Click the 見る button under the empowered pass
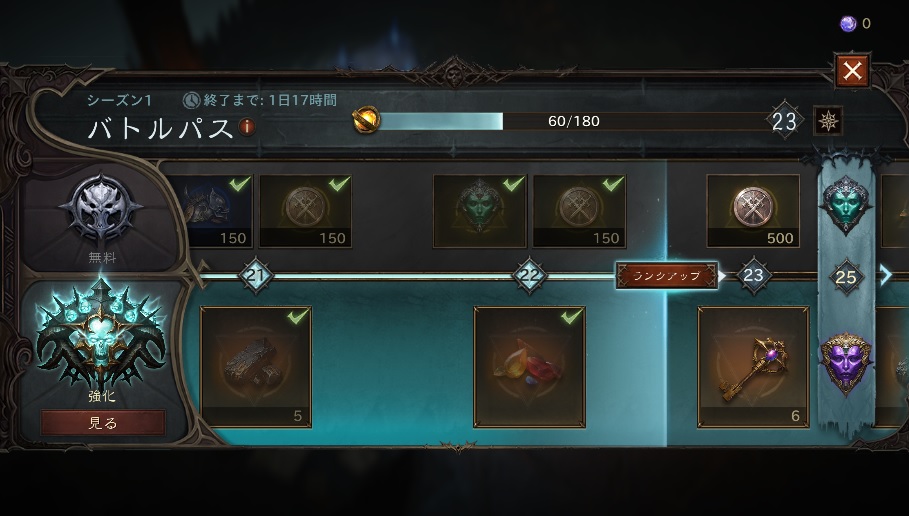This screenshot has width=909, height=516. pos(102,423)
